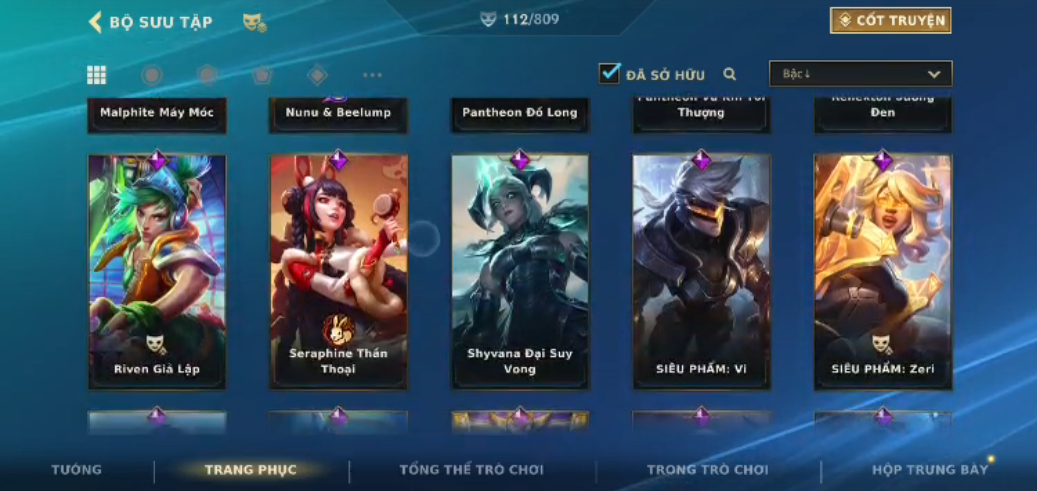Open the Pantheon Đồ Long skin
This screenshot has width=1037, height=491.
coord(520,113)
